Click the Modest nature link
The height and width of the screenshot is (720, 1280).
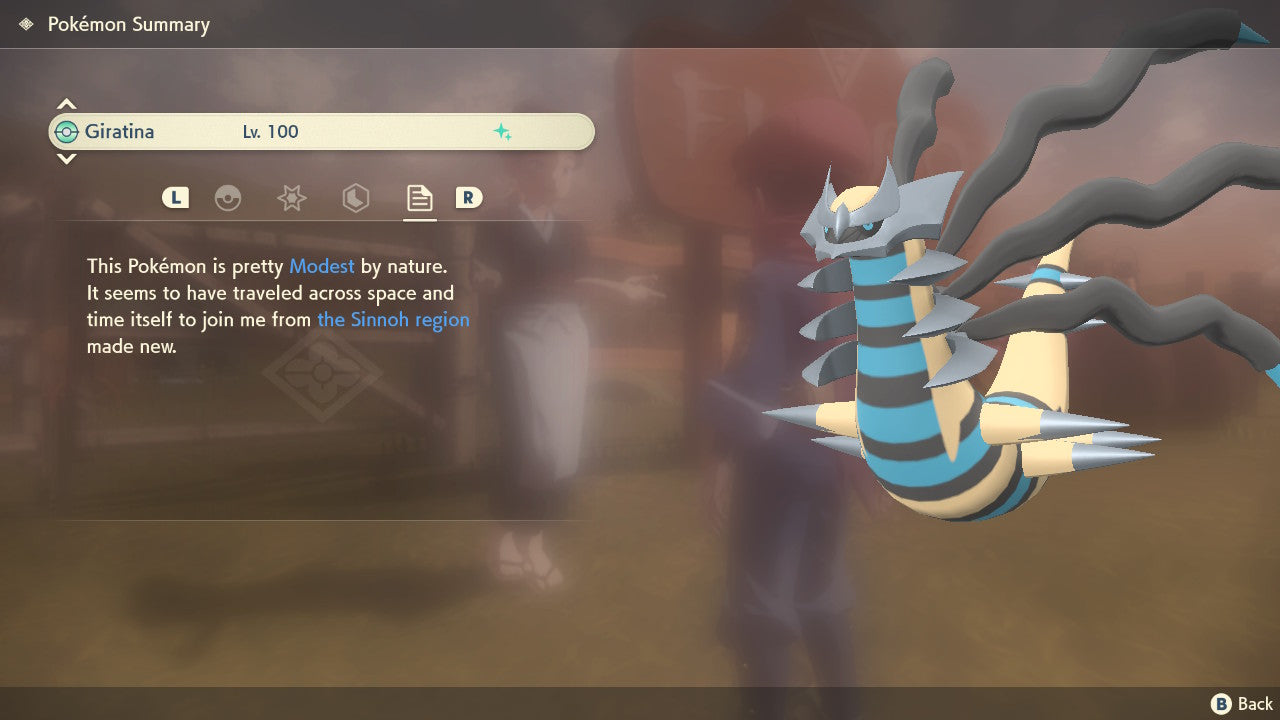(x=321, y=266)
